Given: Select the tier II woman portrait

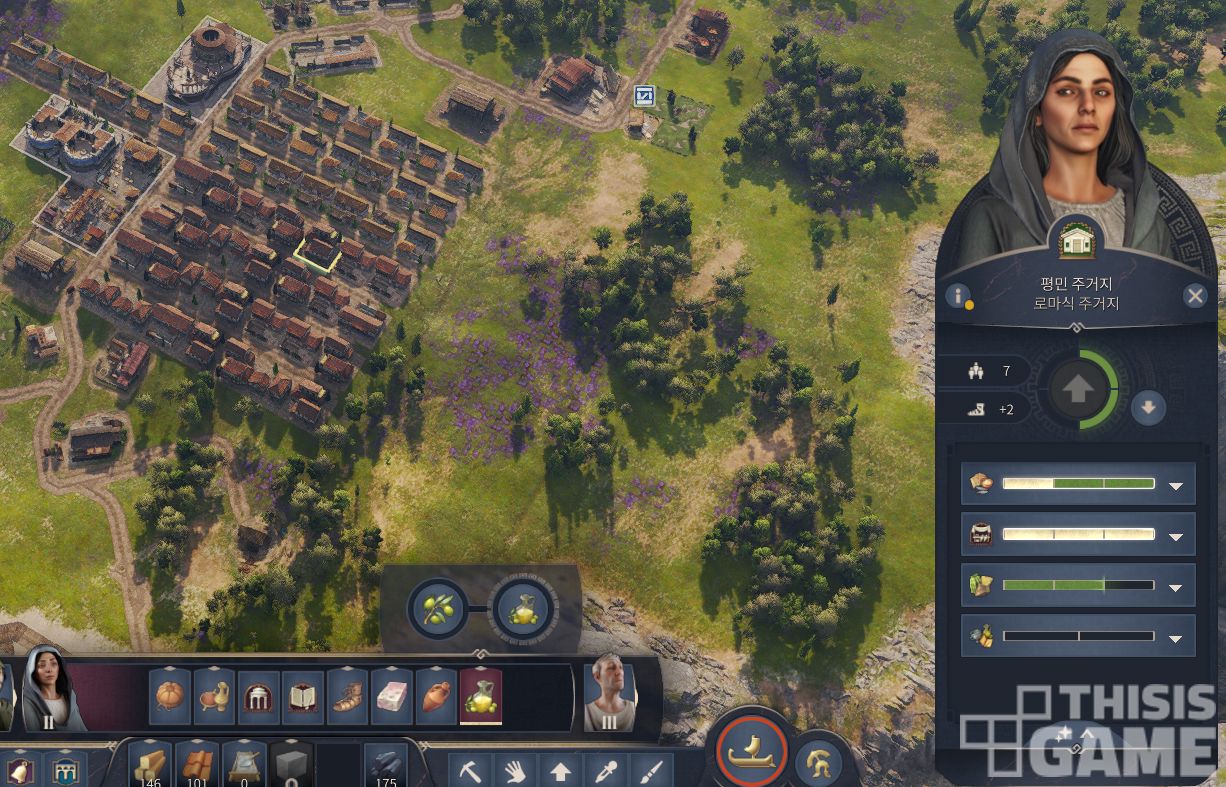Looking at the screenshot, I should [51, 688].
